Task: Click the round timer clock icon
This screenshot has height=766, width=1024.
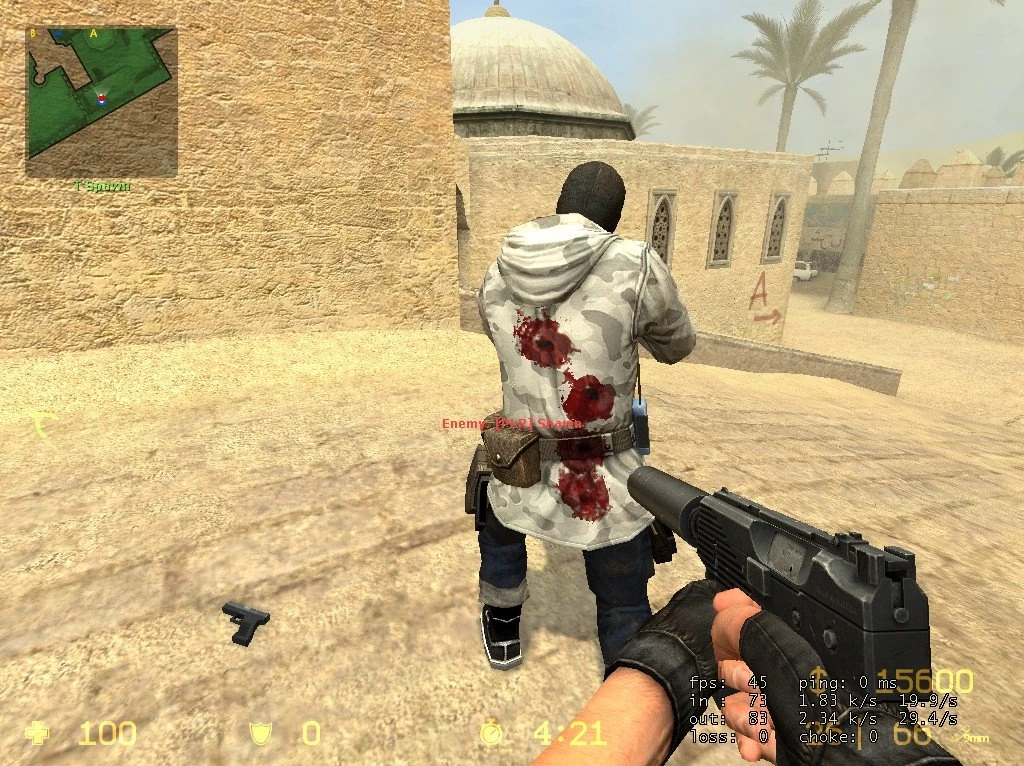Action: coord(492,733)
